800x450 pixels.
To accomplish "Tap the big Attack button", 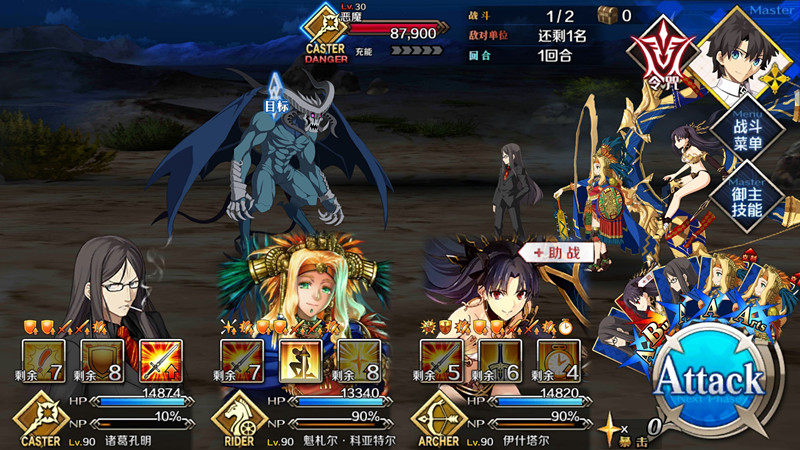I will pos(709,381).
